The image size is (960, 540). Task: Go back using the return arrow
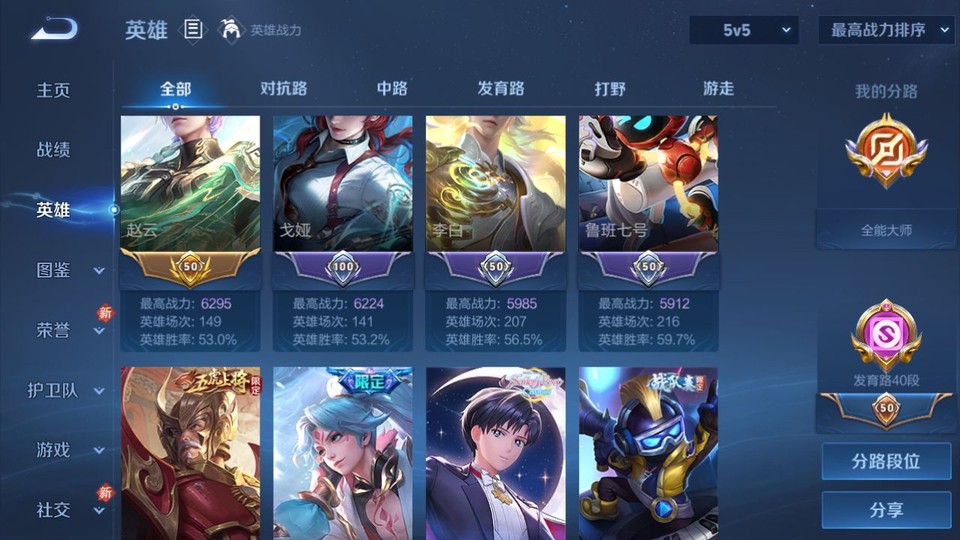click(53, 29)
